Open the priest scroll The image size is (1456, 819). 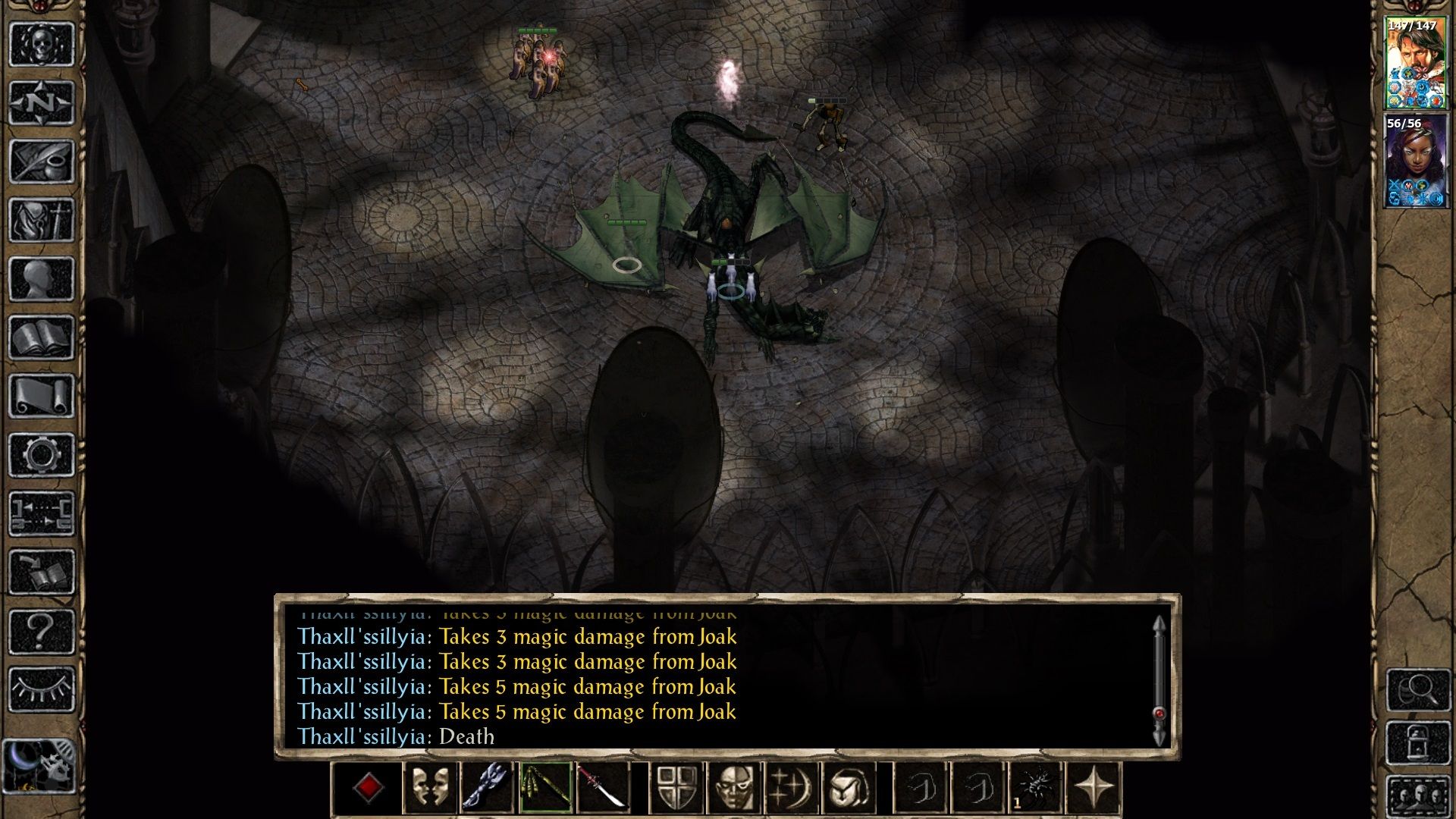click(x=41, y=396)
